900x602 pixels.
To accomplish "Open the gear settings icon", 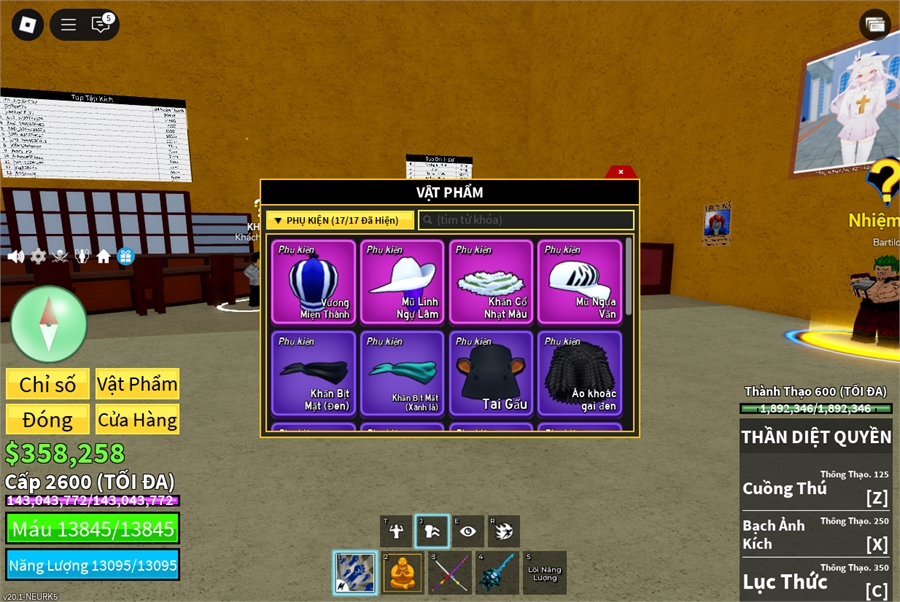I will tap(38, 256).
